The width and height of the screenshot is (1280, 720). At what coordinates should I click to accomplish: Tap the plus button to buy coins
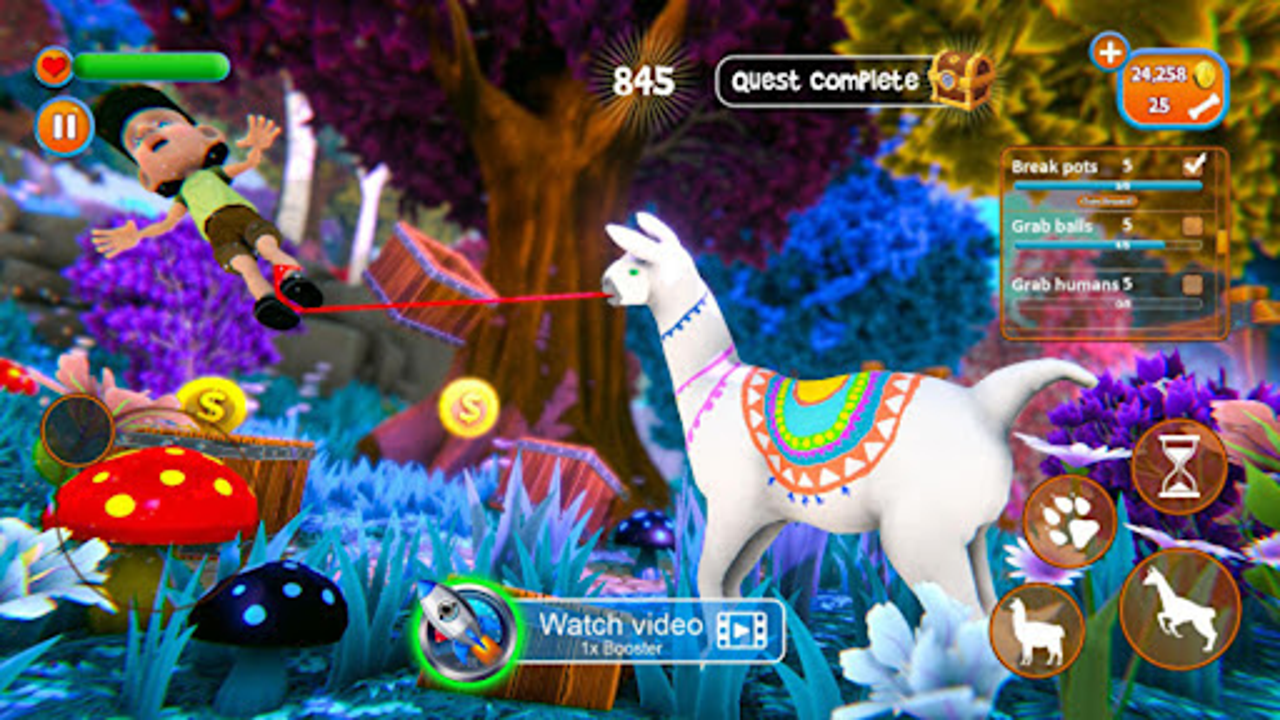point(1106,55)
